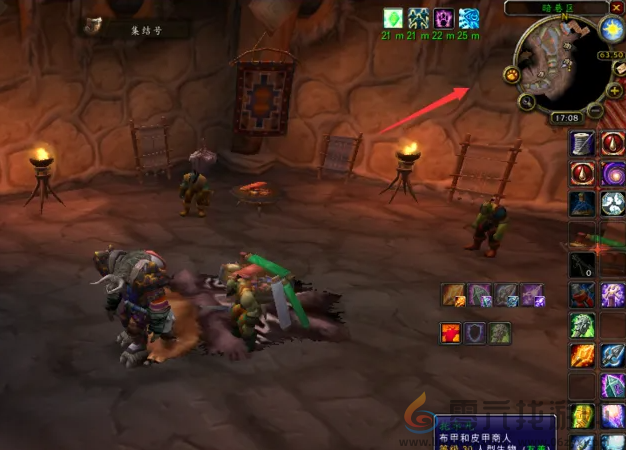Select the blue swirl 25 m buff
Screen dimensions: 626x450
click(x=469, y=19)
